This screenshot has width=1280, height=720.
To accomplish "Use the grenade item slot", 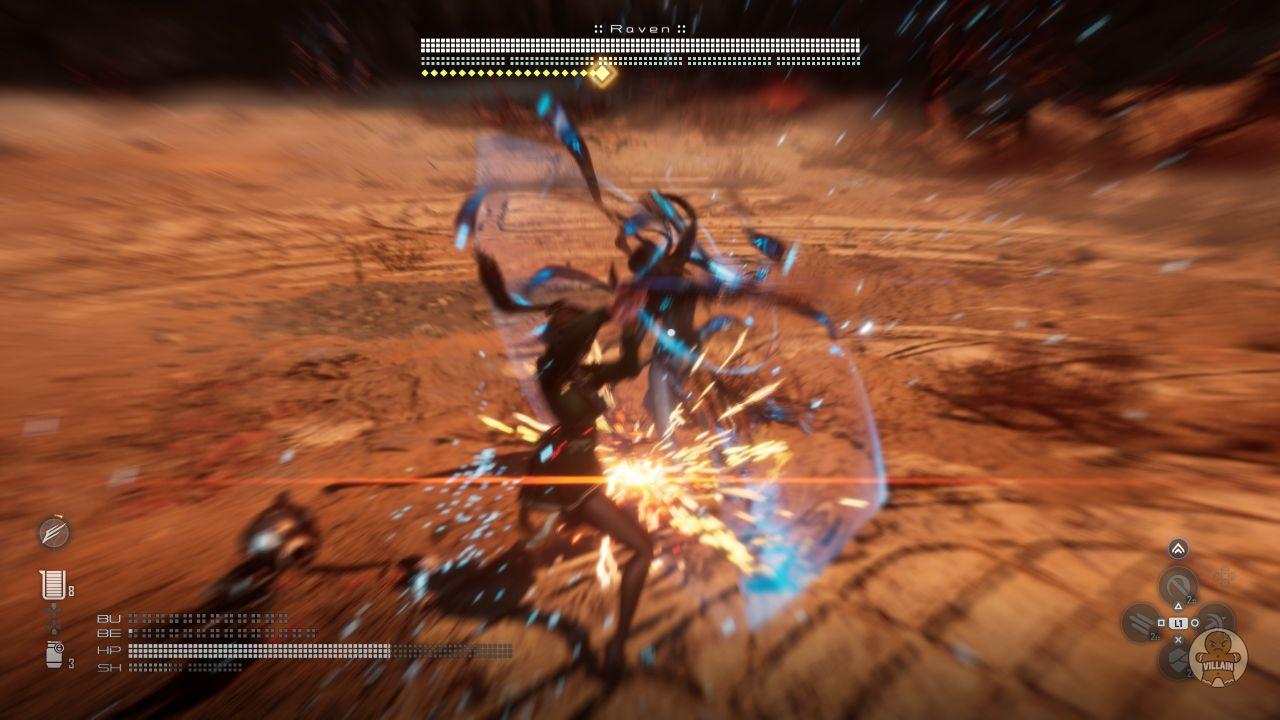I will click(55, 655).
